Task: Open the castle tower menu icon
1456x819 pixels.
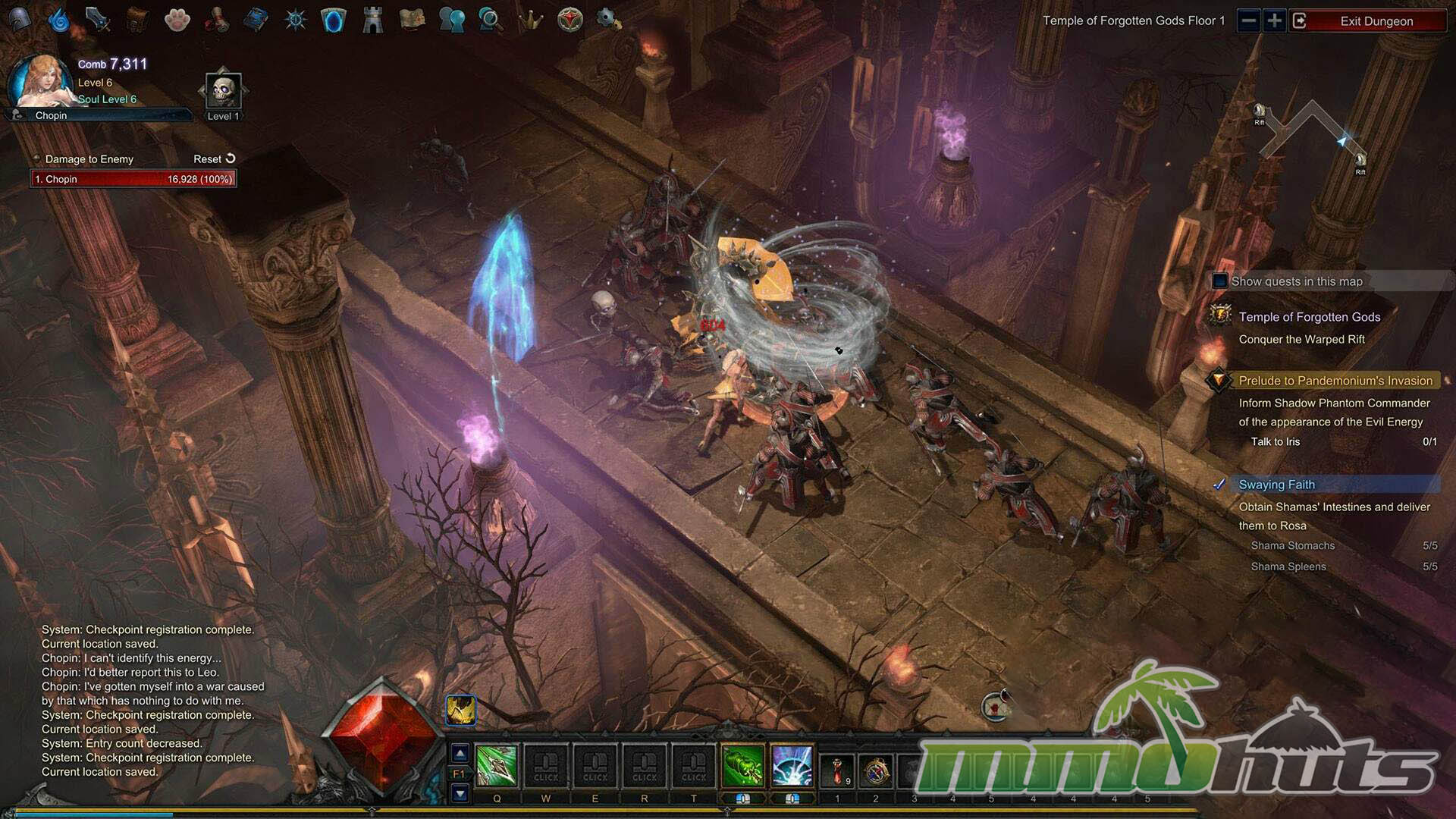Action: [372, 20]
